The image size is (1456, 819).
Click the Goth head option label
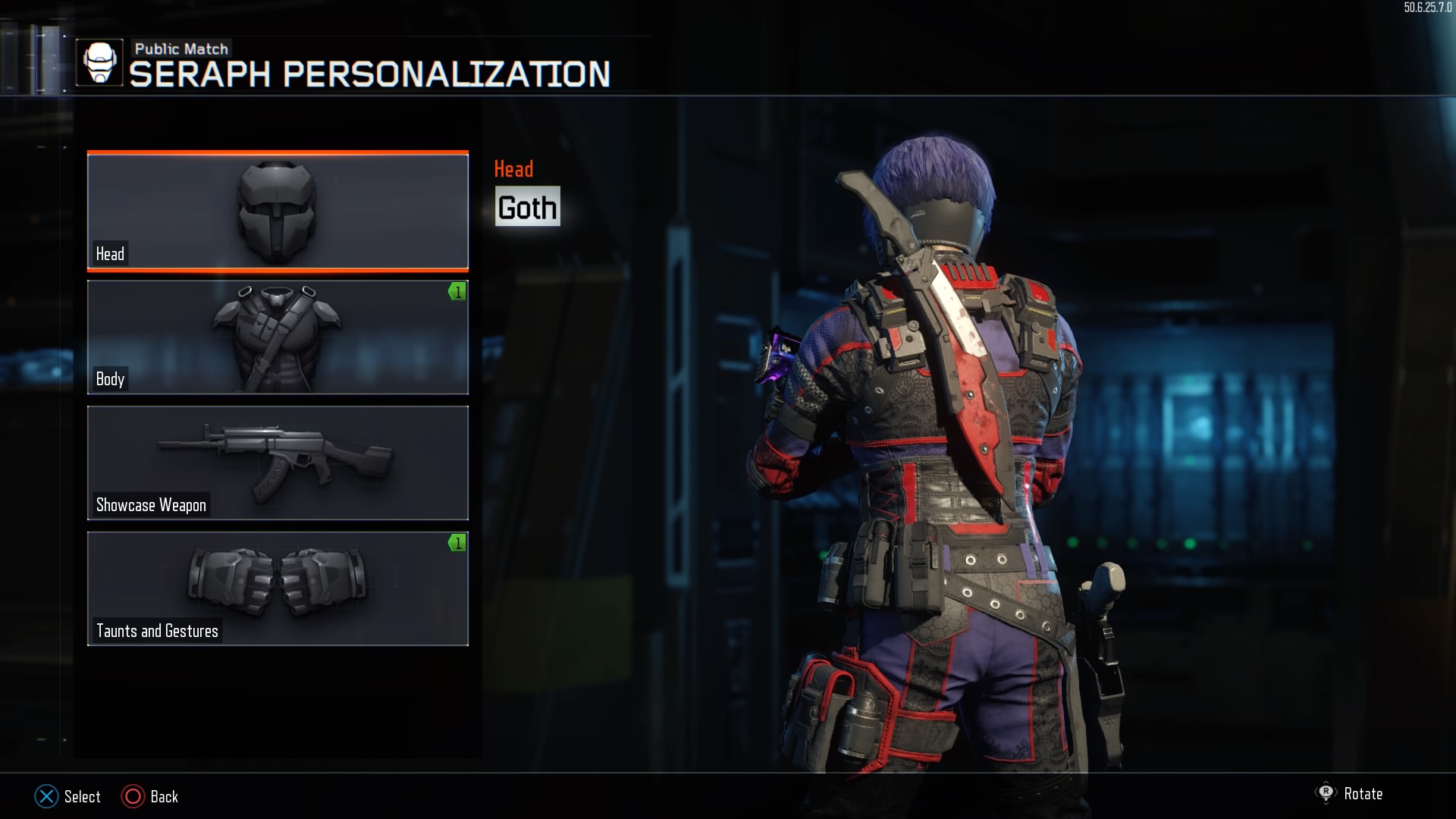click(x=527, y=207)
